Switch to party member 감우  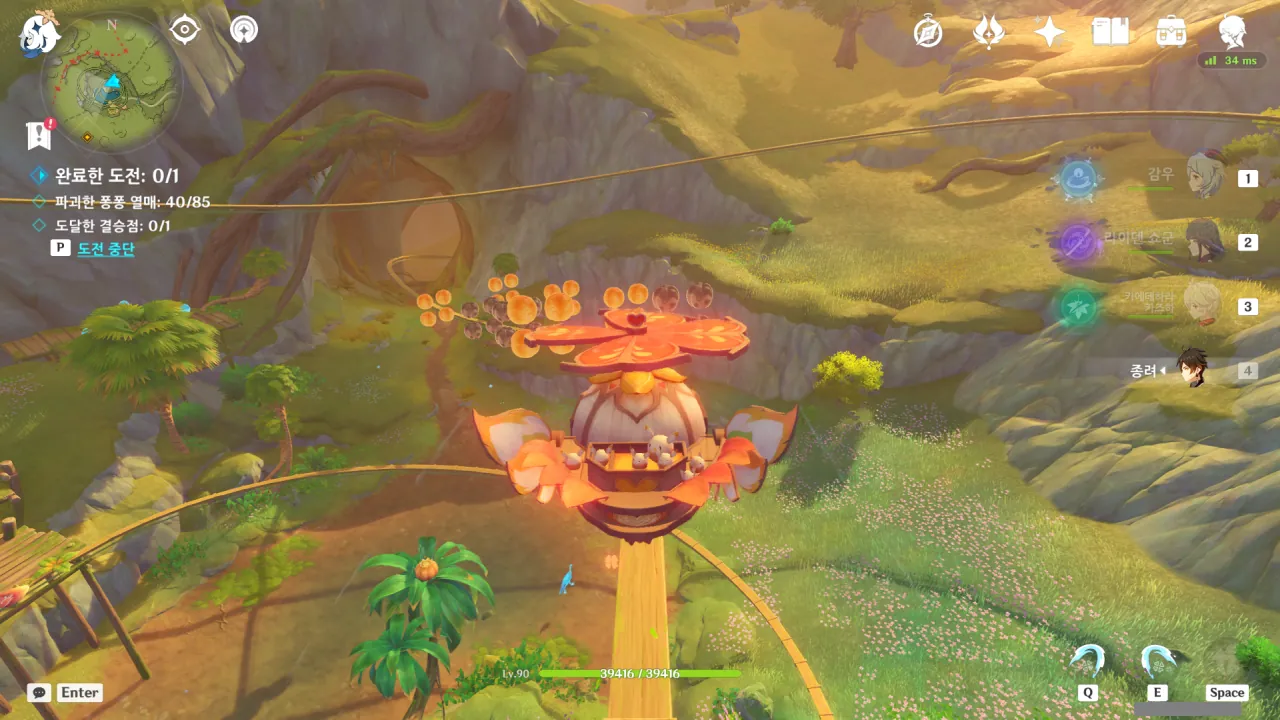point(1204,177)
